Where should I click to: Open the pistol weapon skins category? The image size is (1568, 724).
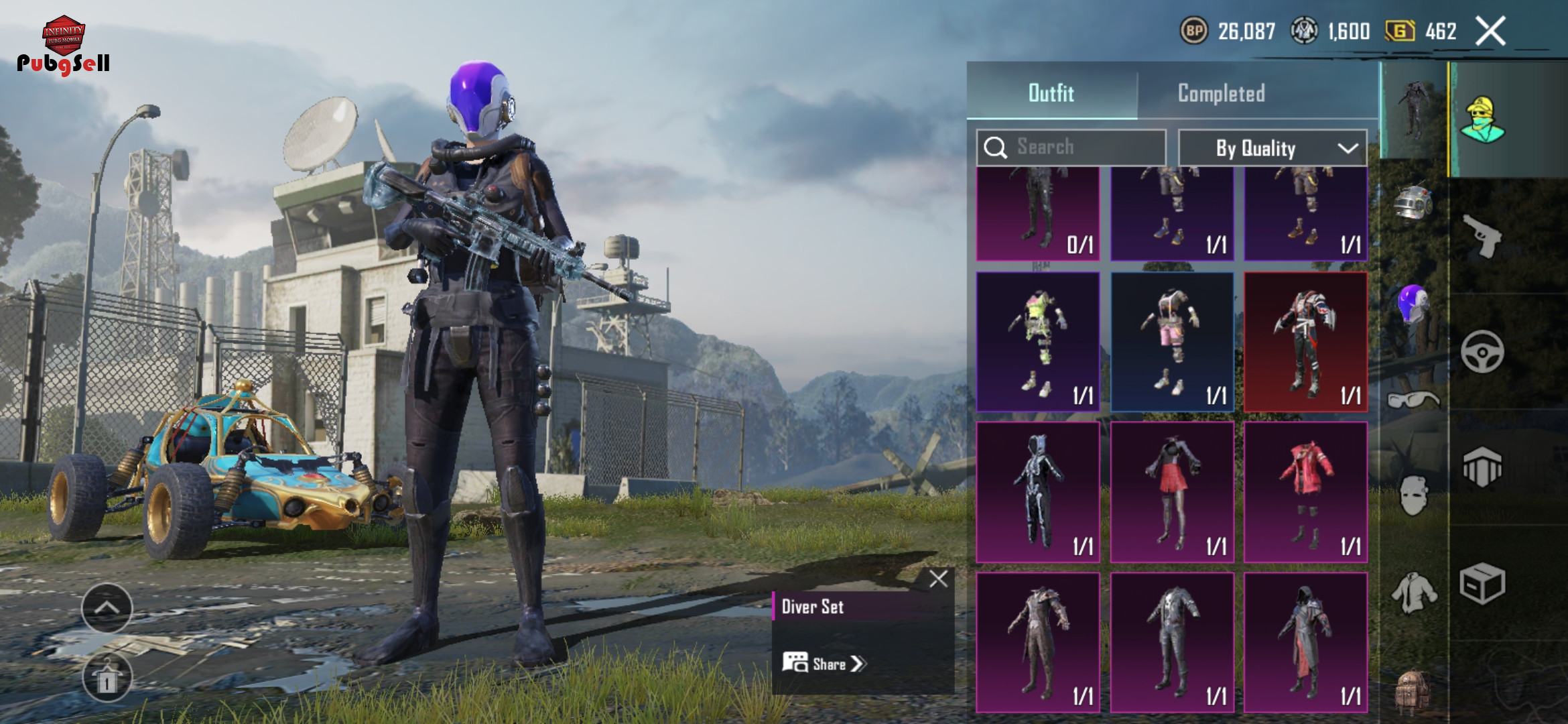coord(1482,236)
